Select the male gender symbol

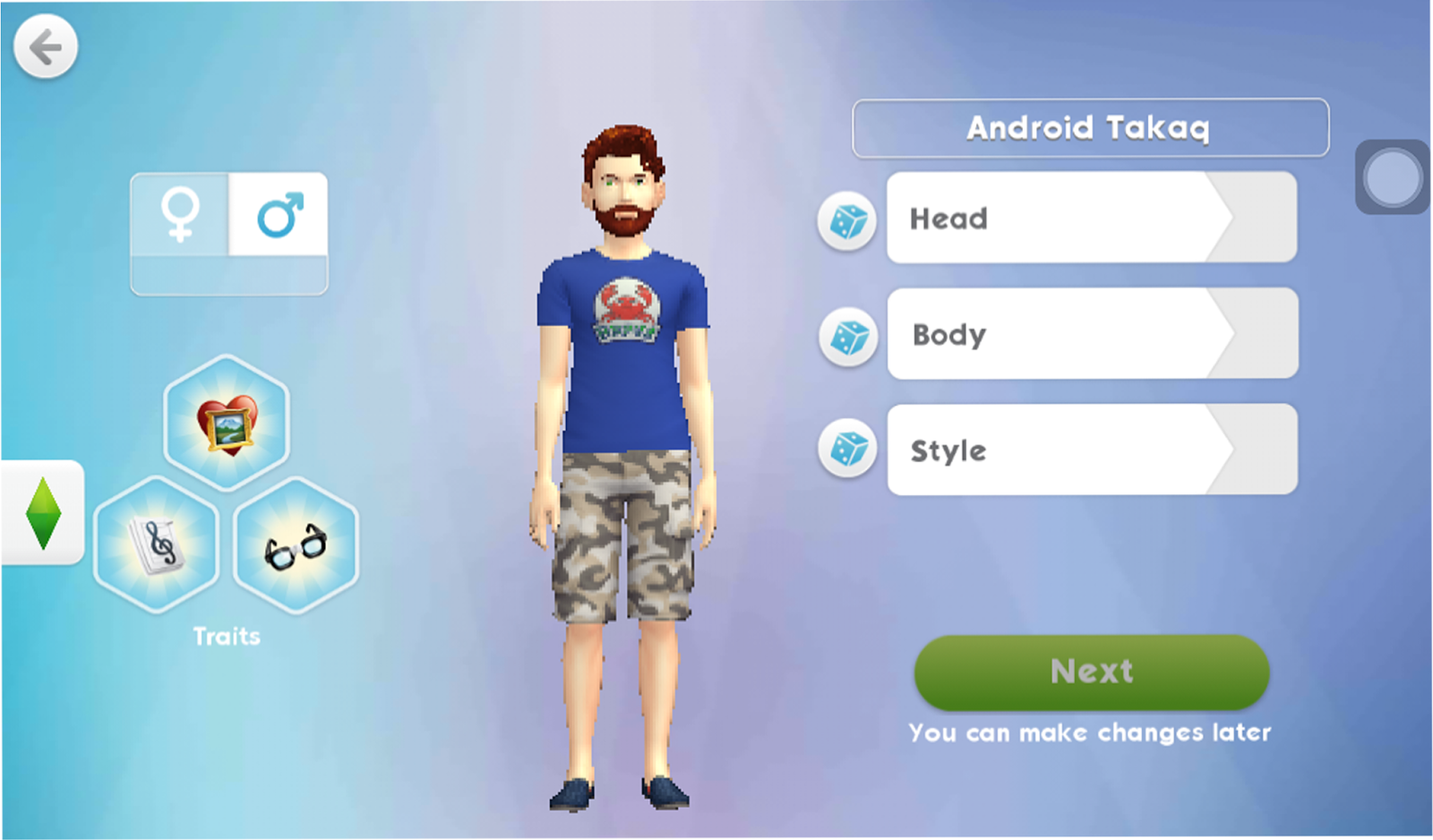point(278,214)
